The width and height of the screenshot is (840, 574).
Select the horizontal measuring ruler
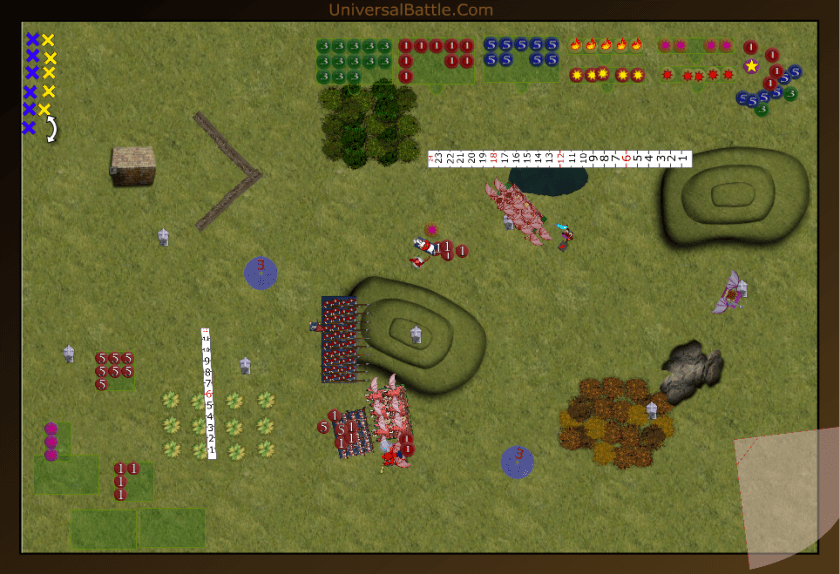[x=559, y=158]
